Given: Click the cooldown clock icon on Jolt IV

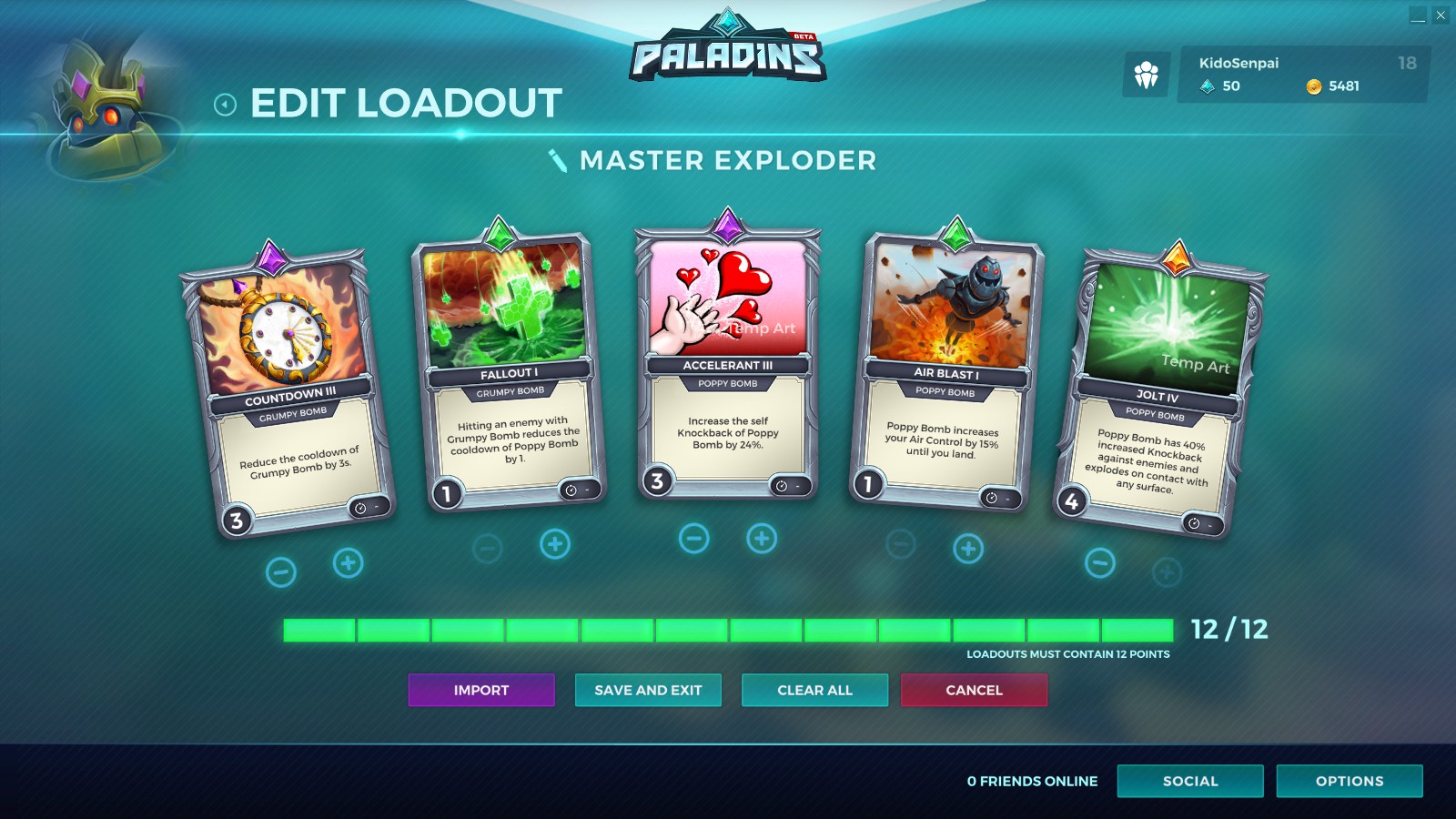Looking at the screenshot, I should (x=1193, y=521).
